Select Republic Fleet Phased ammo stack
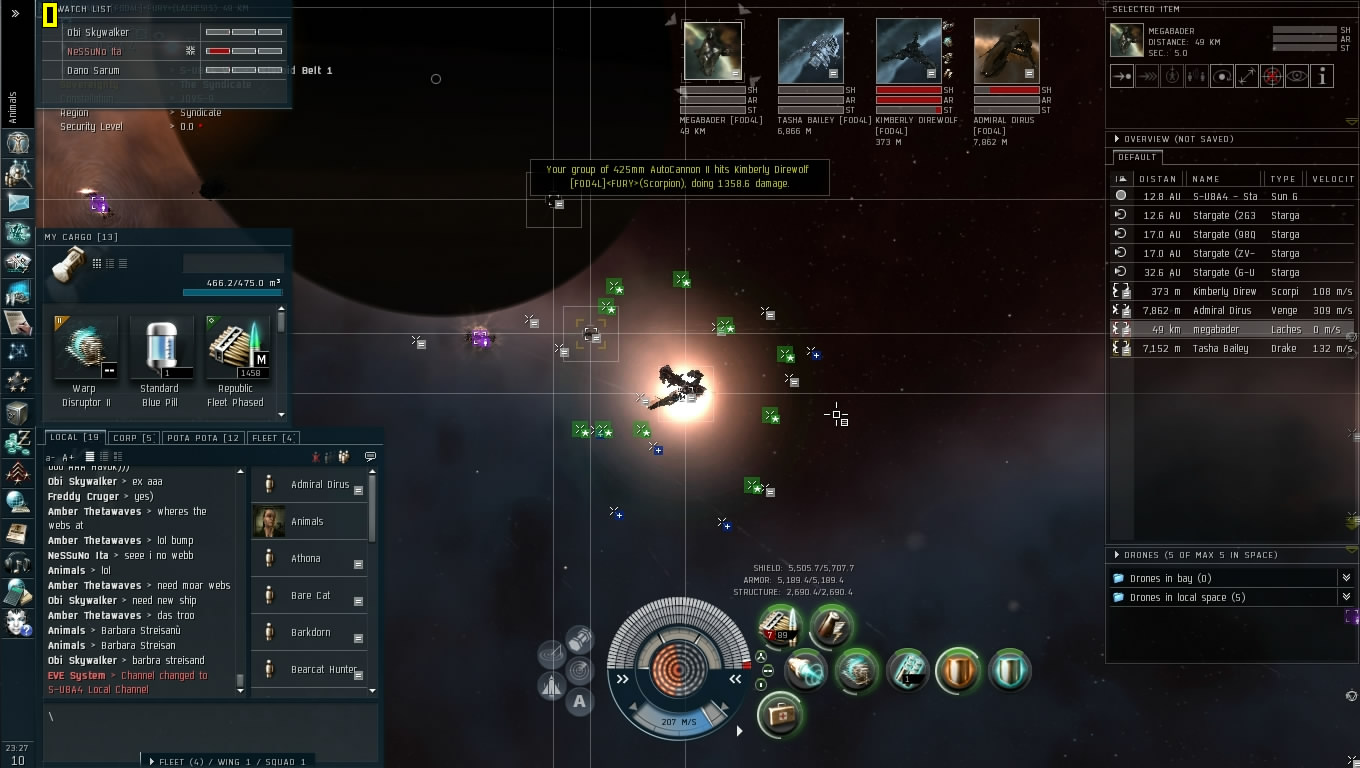This screenshot has width=1360, height=768. point(236,352)
